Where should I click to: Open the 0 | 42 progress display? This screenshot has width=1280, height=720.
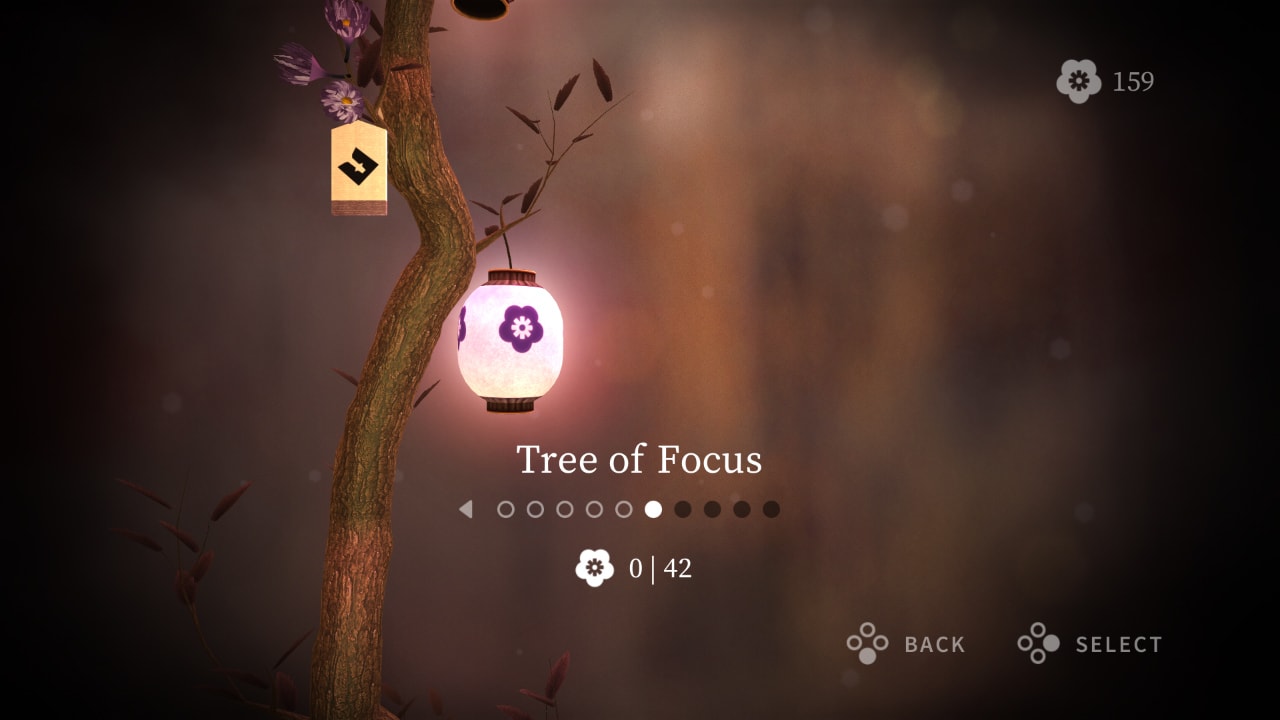coord(638,569)
